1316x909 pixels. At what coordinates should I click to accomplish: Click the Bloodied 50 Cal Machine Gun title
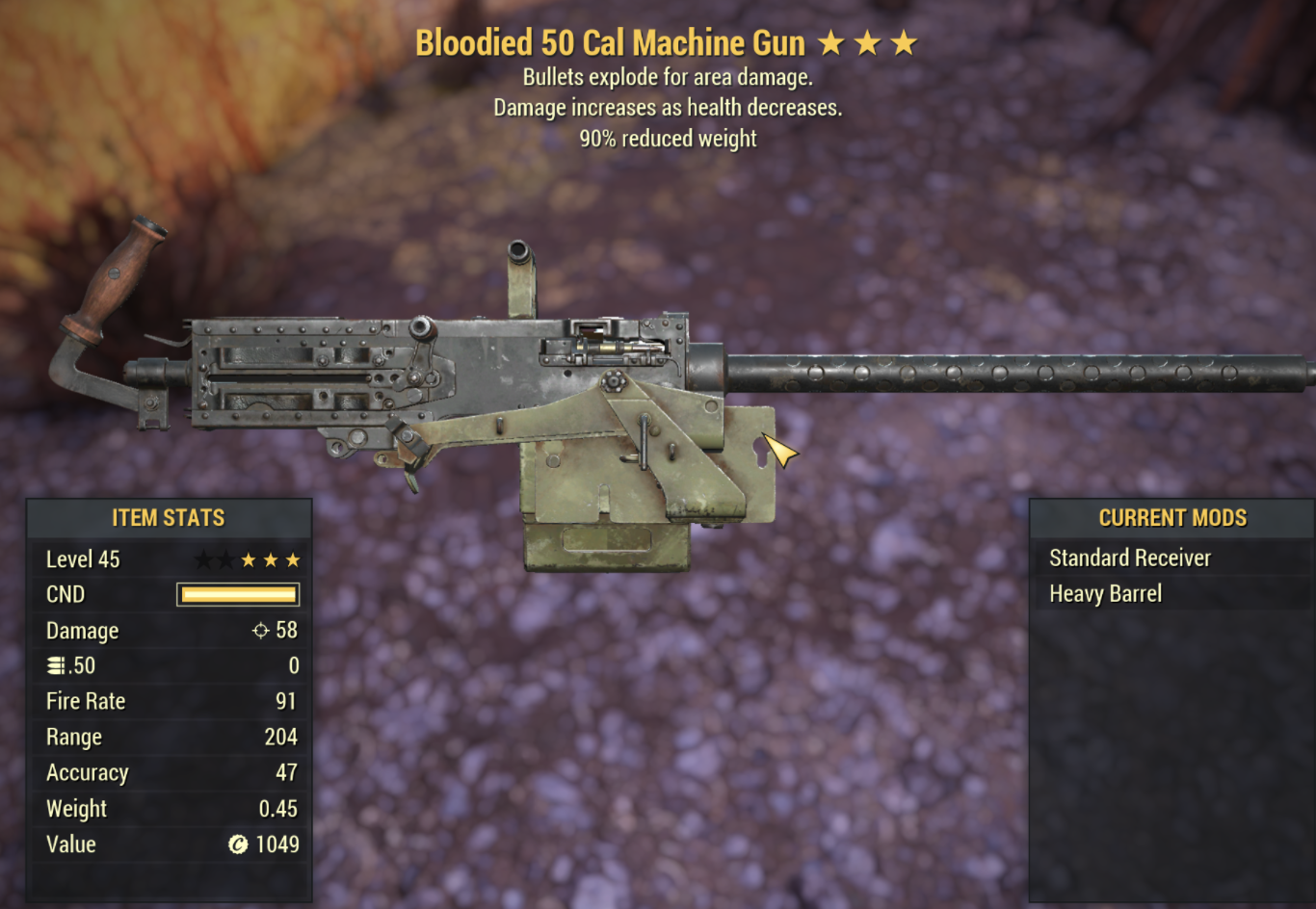(613, 42)
